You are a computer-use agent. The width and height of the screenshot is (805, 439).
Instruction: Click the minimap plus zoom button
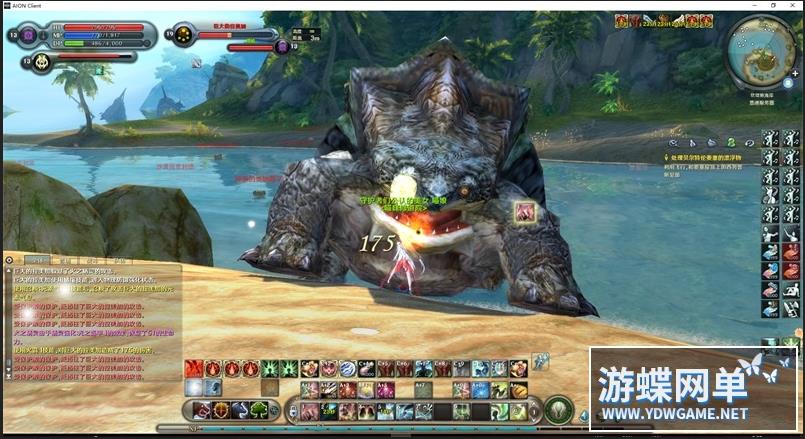795,74
